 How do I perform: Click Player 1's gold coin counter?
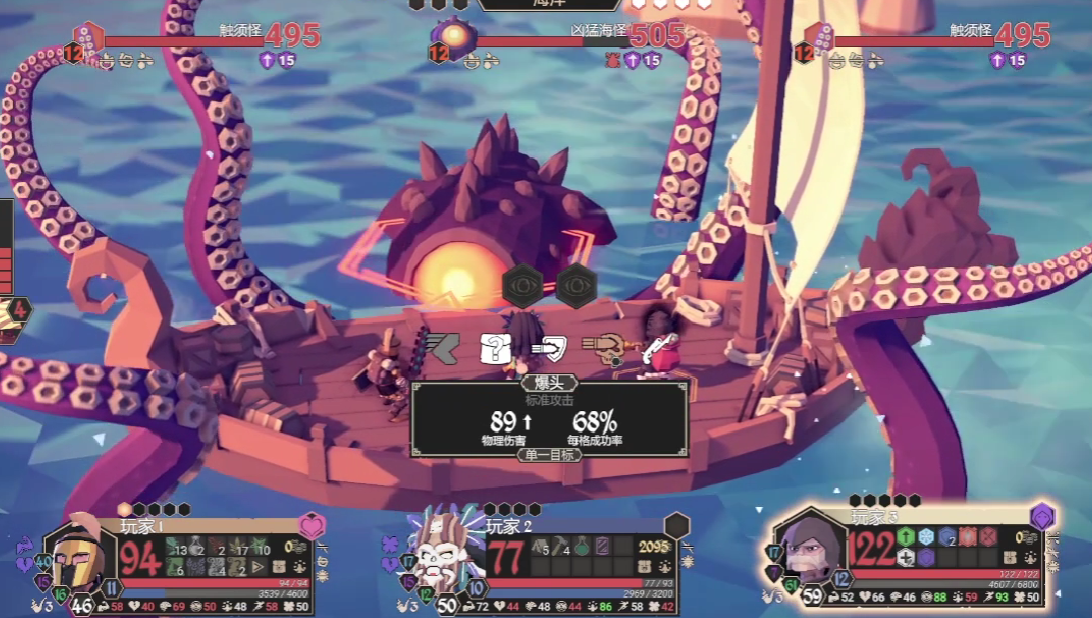point(291,547)
